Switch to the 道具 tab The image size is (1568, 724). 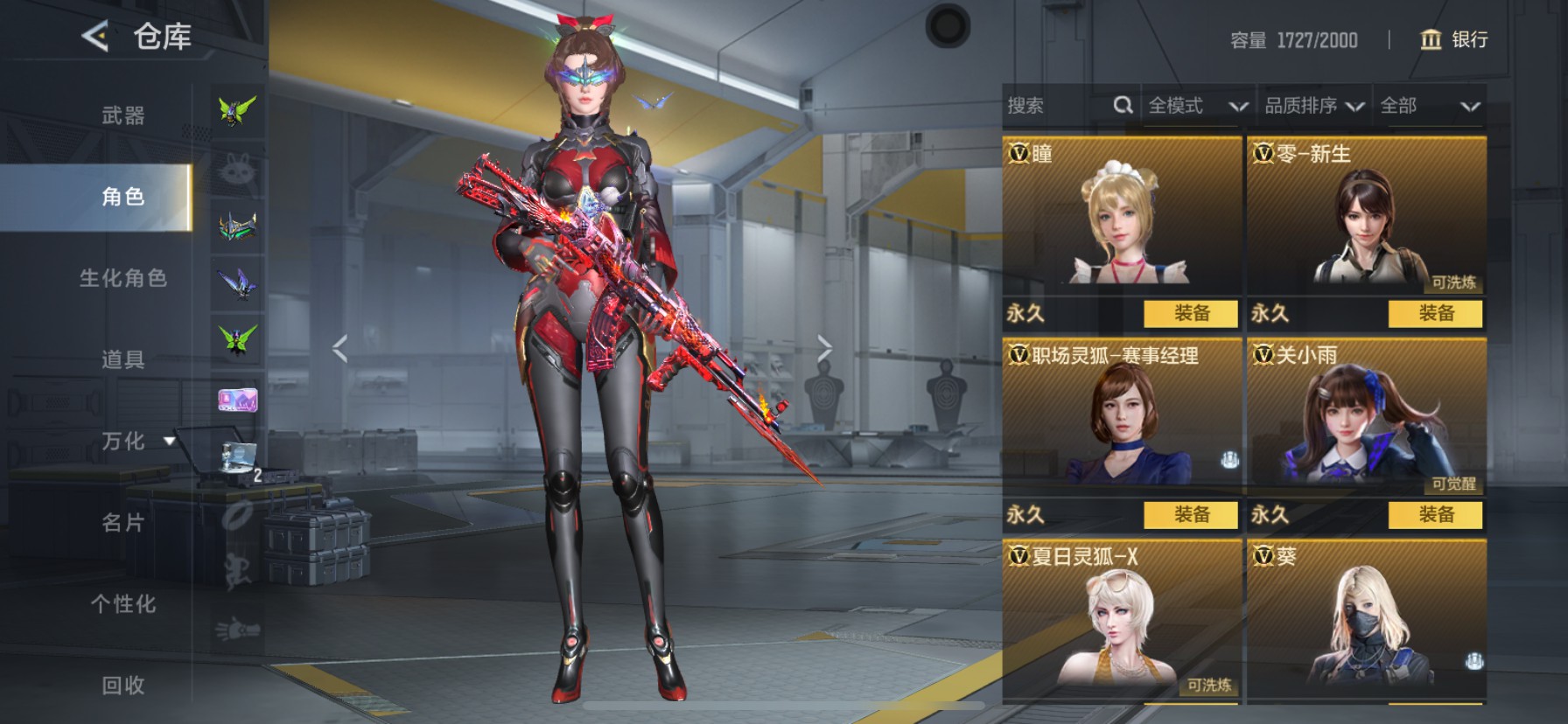point(122,359)
